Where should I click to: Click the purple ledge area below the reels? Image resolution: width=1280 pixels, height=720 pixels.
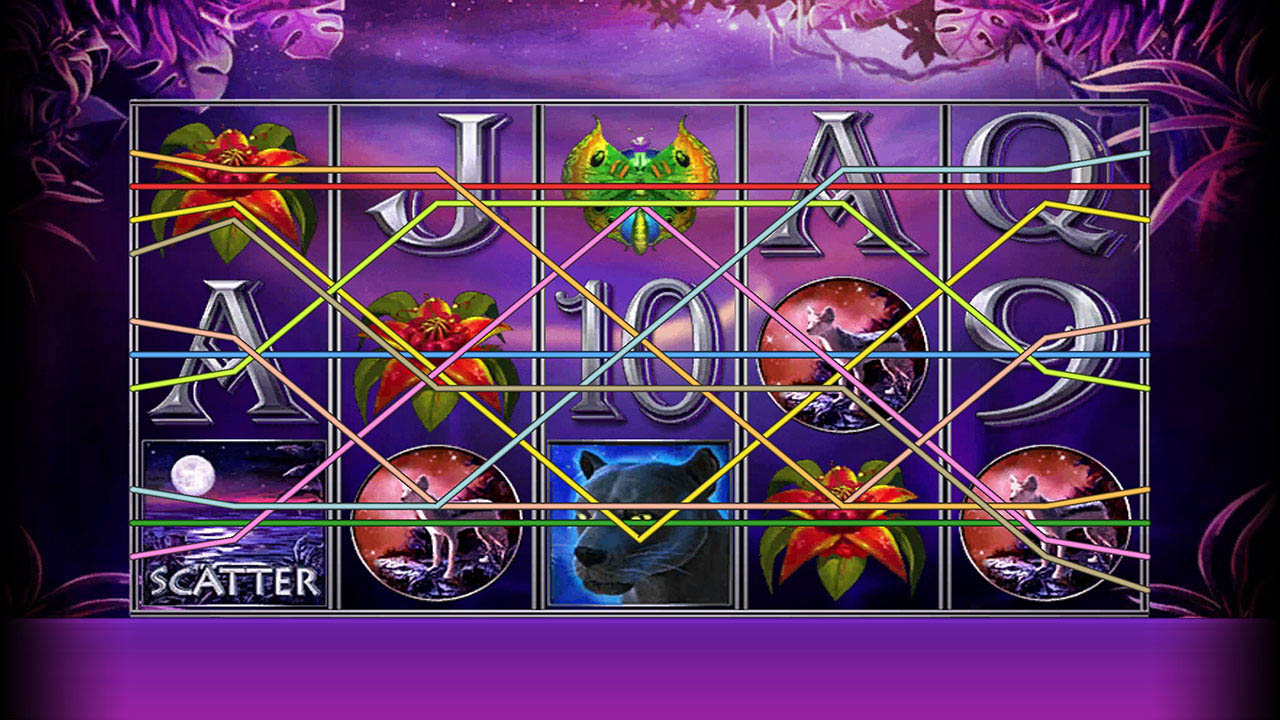(640, 670)
